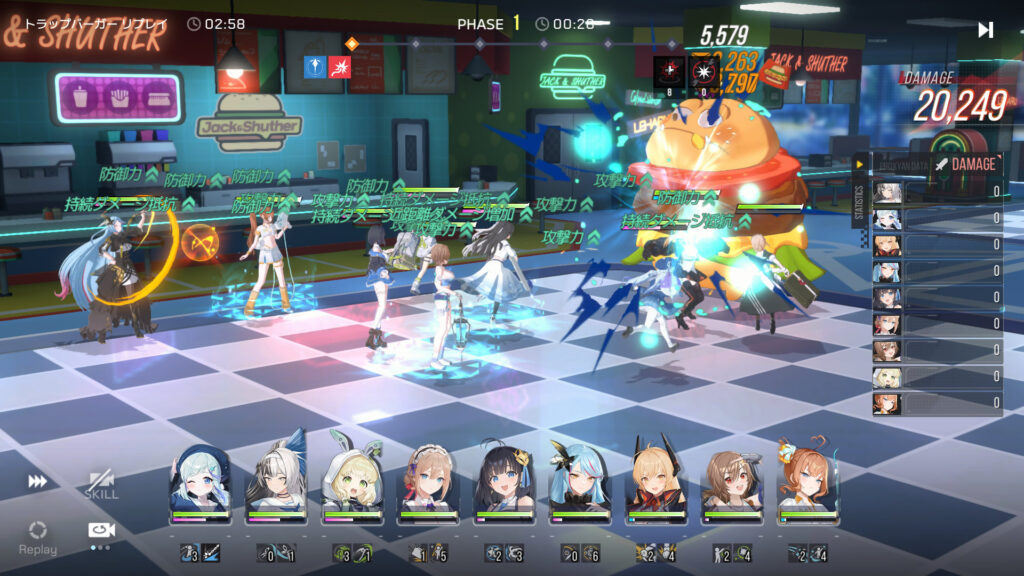Click the red burst icon on the timeline
This screenshot has height=576, width=1024.
pyautogui.click(x=340, y=67)
